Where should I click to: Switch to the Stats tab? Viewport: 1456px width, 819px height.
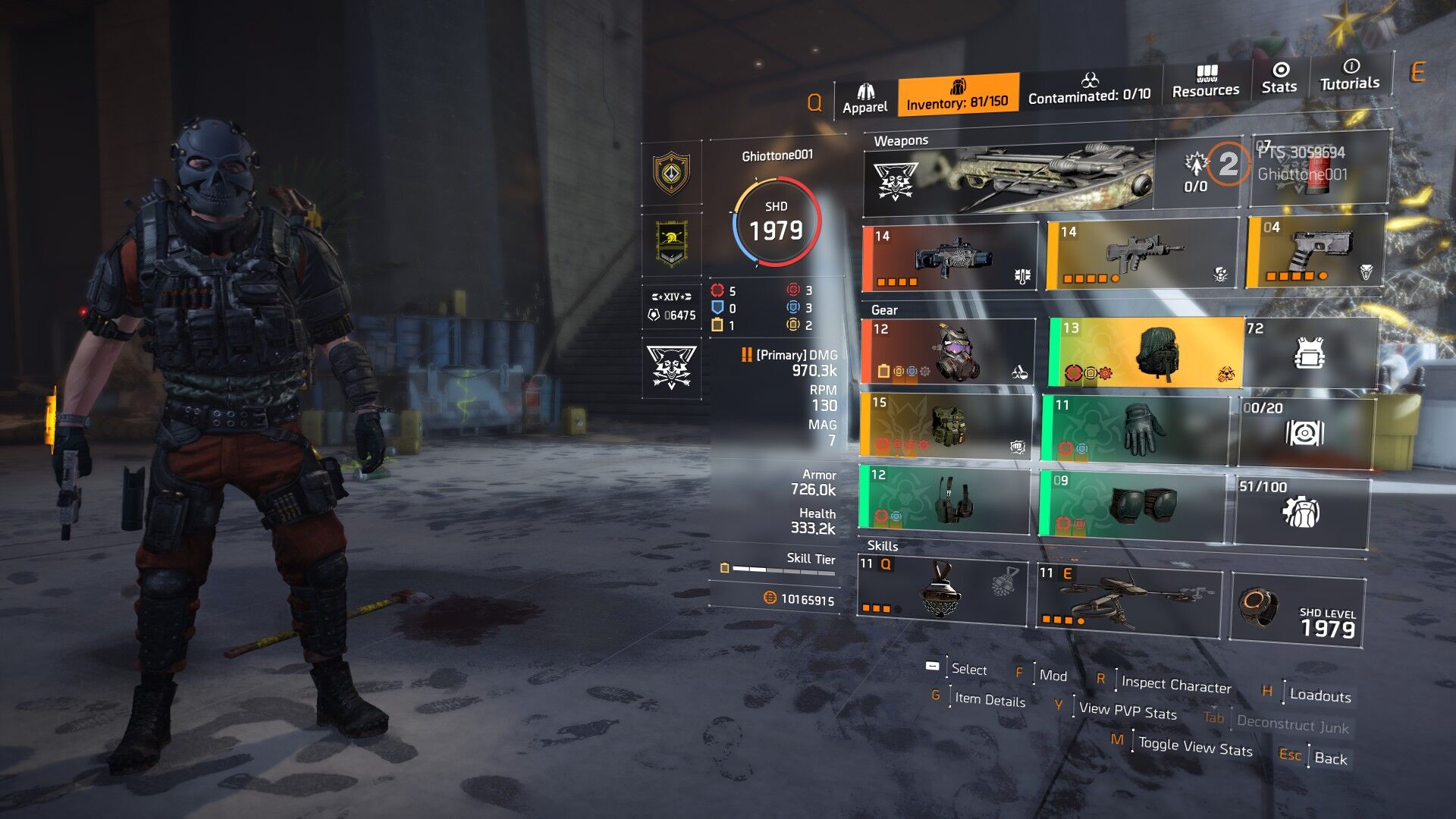click(1279, 79)
